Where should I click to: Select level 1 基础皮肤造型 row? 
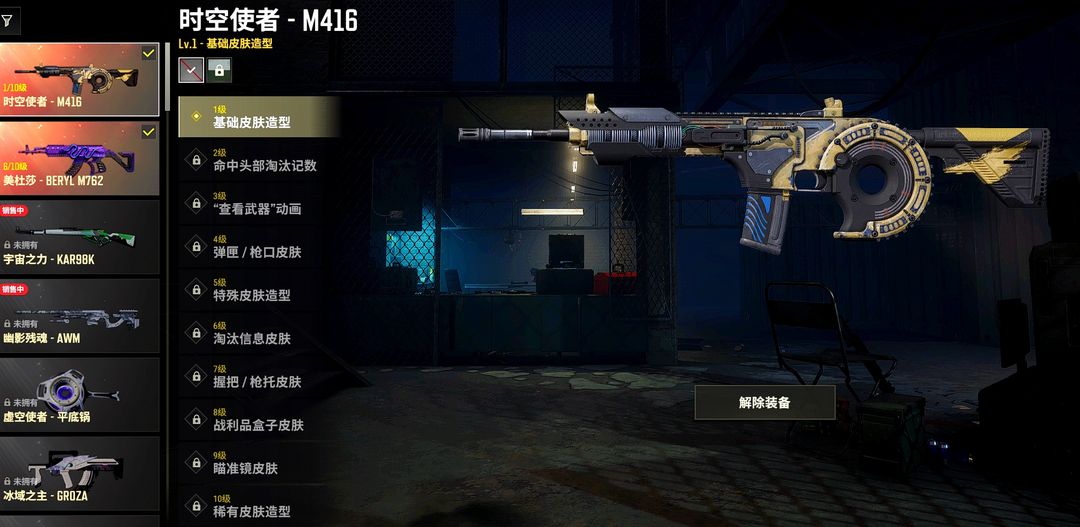point(259,116)
